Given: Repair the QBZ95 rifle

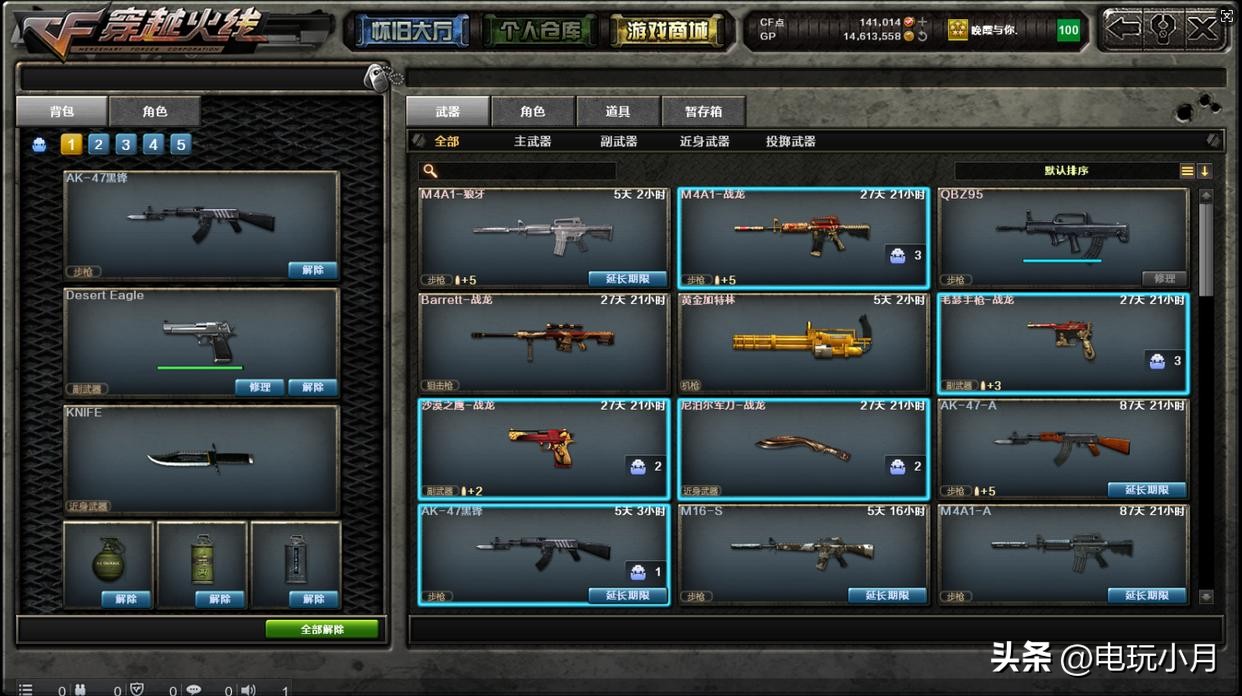Looking at the screenshot, I should point(1164,279).
